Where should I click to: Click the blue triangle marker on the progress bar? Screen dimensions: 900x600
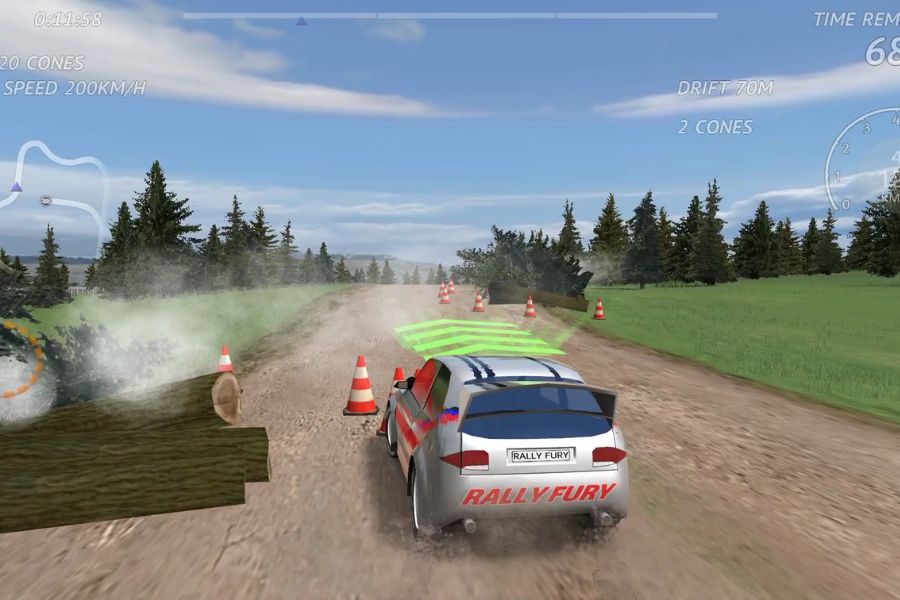click(301, 20)
